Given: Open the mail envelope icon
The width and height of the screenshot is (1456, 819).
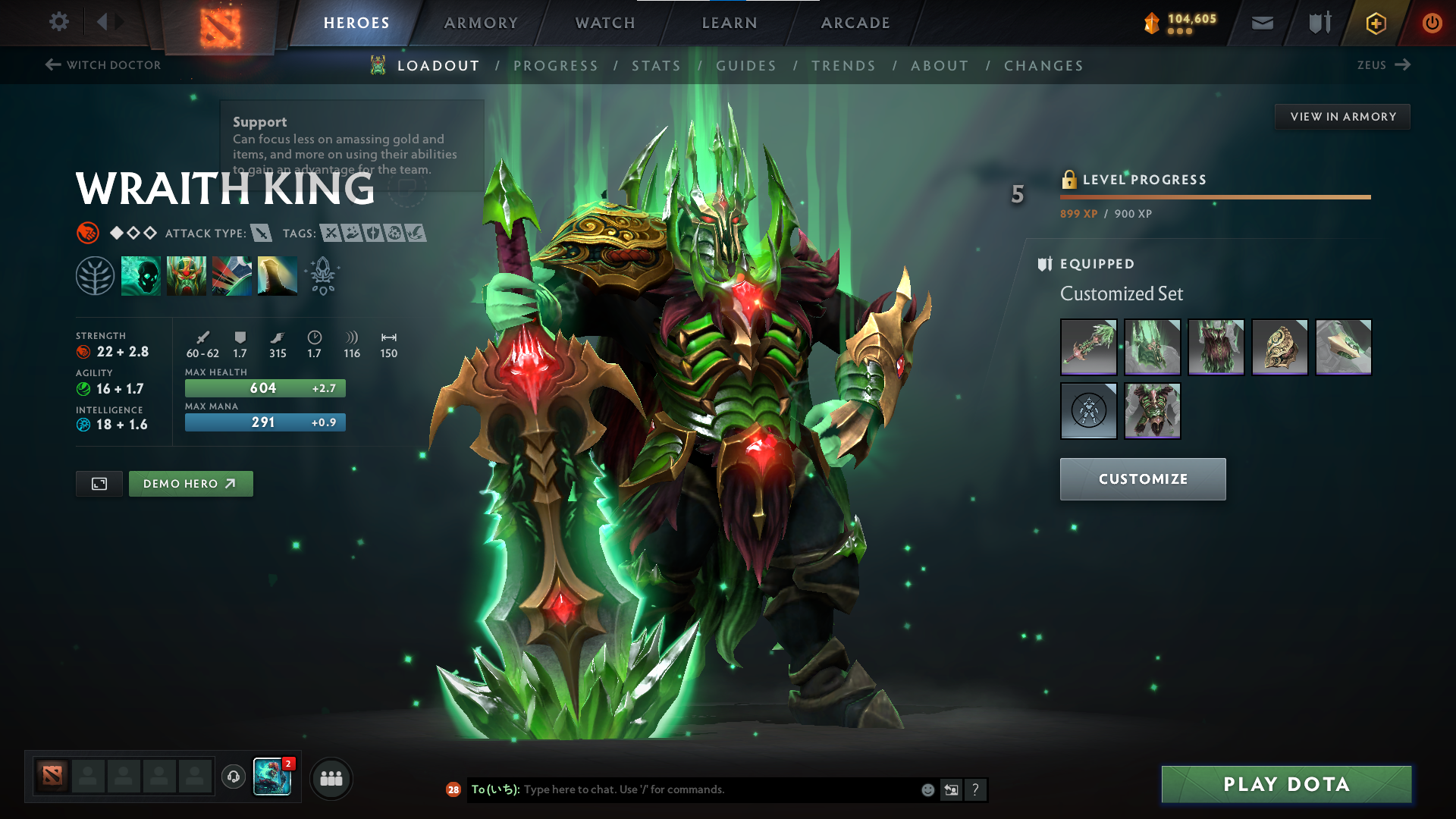Looking at the screenshot, I should 1261,22.
